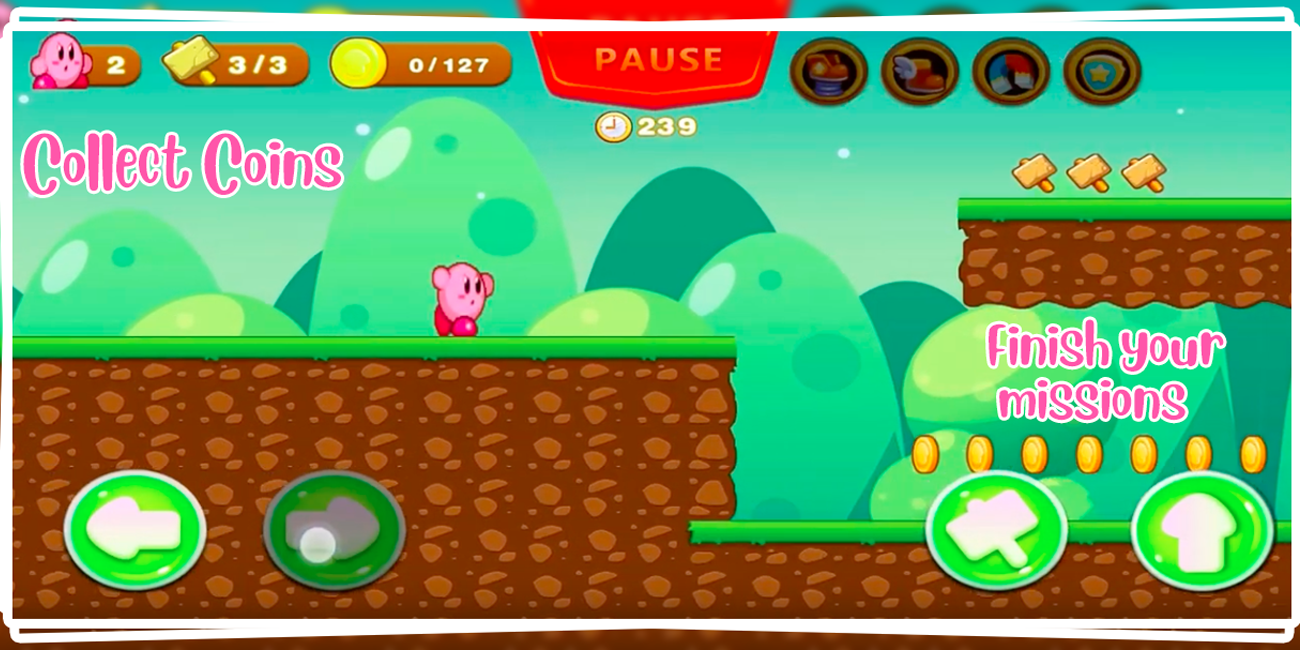
Task: Hit the green hammer attack button
Action: click(x=996, y=530)
